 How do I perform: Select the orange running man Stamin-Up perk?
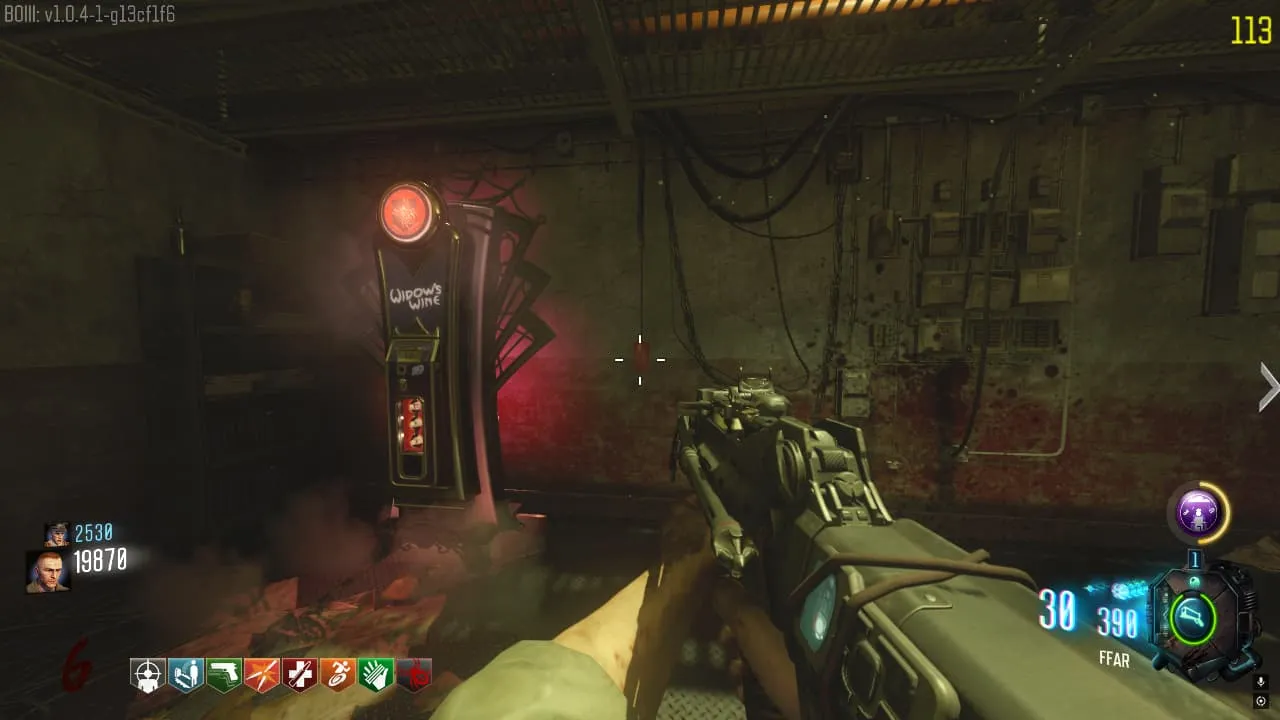(337, 675)
